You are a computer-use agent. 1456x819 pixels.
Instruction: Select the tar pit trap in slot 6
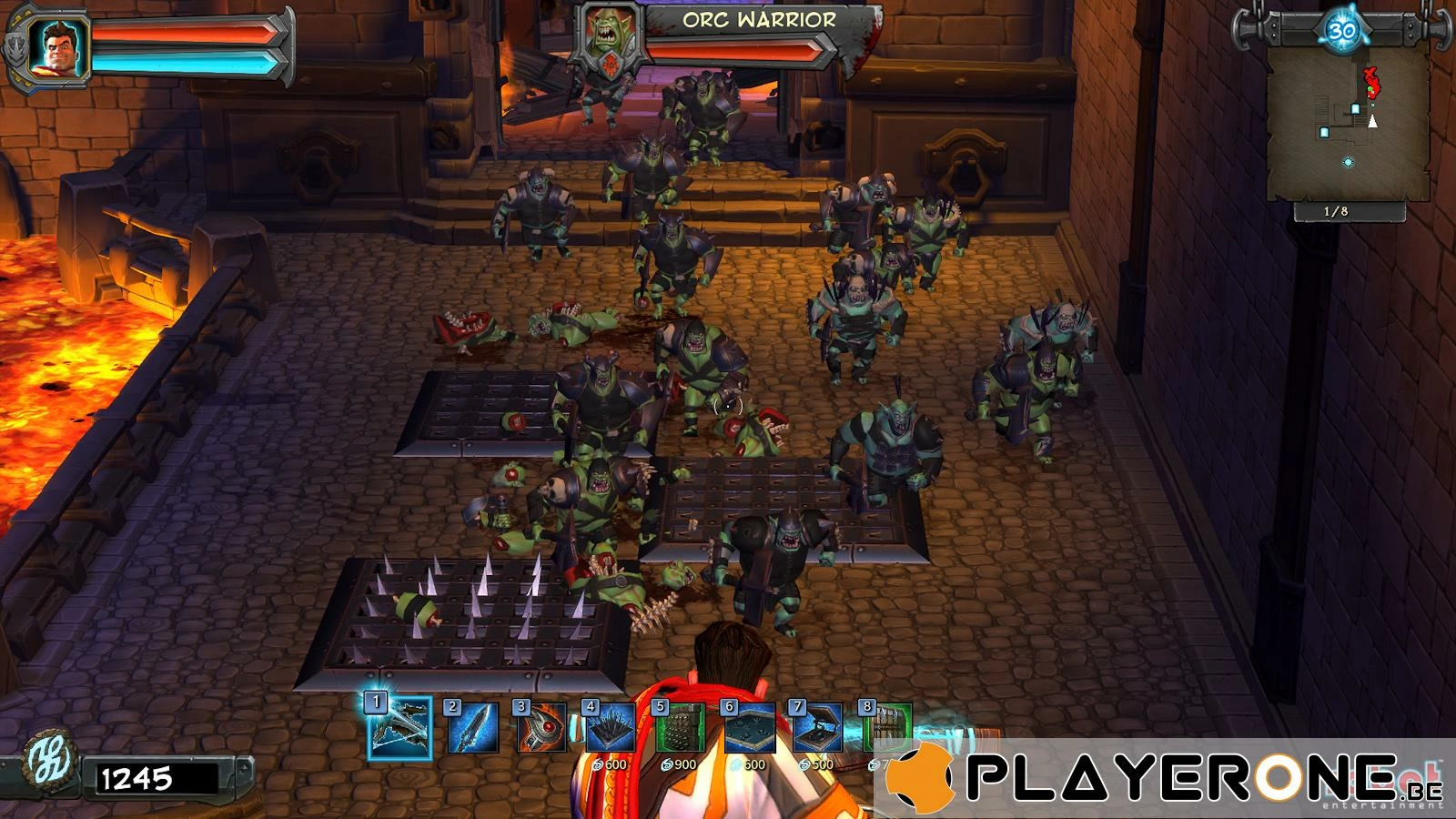point(749,728)
